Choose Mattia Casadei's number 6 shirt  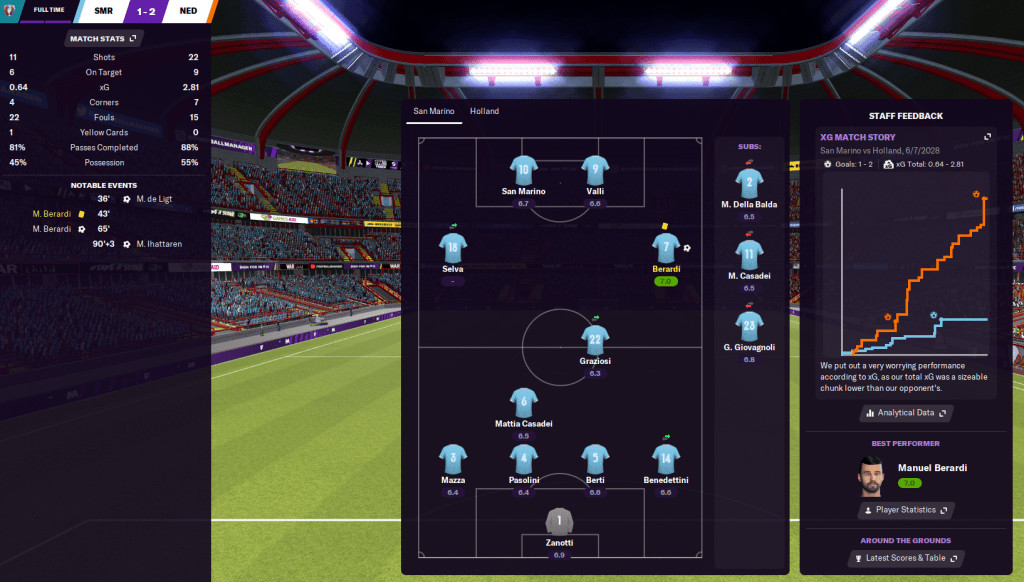tap(524, 403)
